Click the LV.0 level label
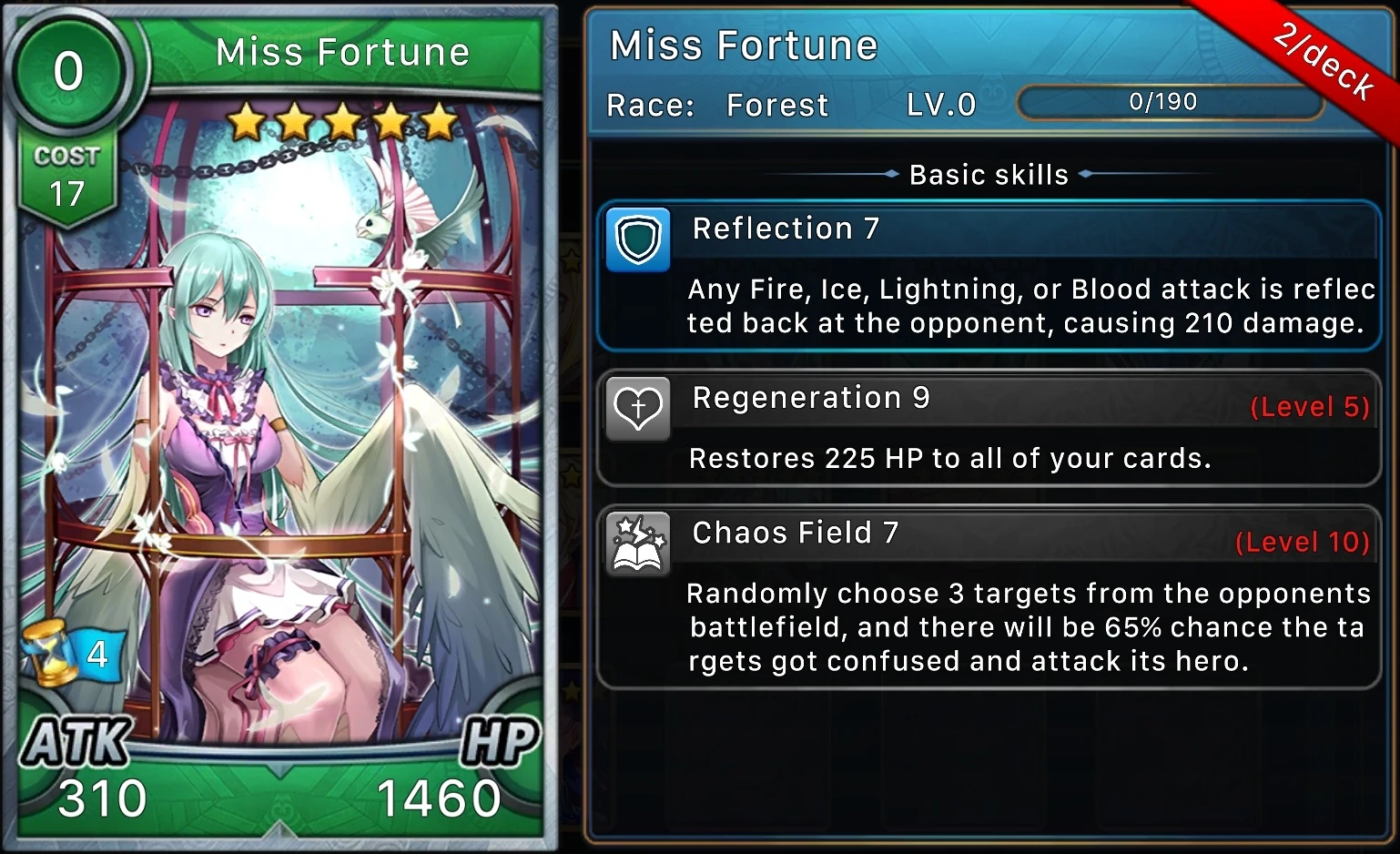 (942, 105)
